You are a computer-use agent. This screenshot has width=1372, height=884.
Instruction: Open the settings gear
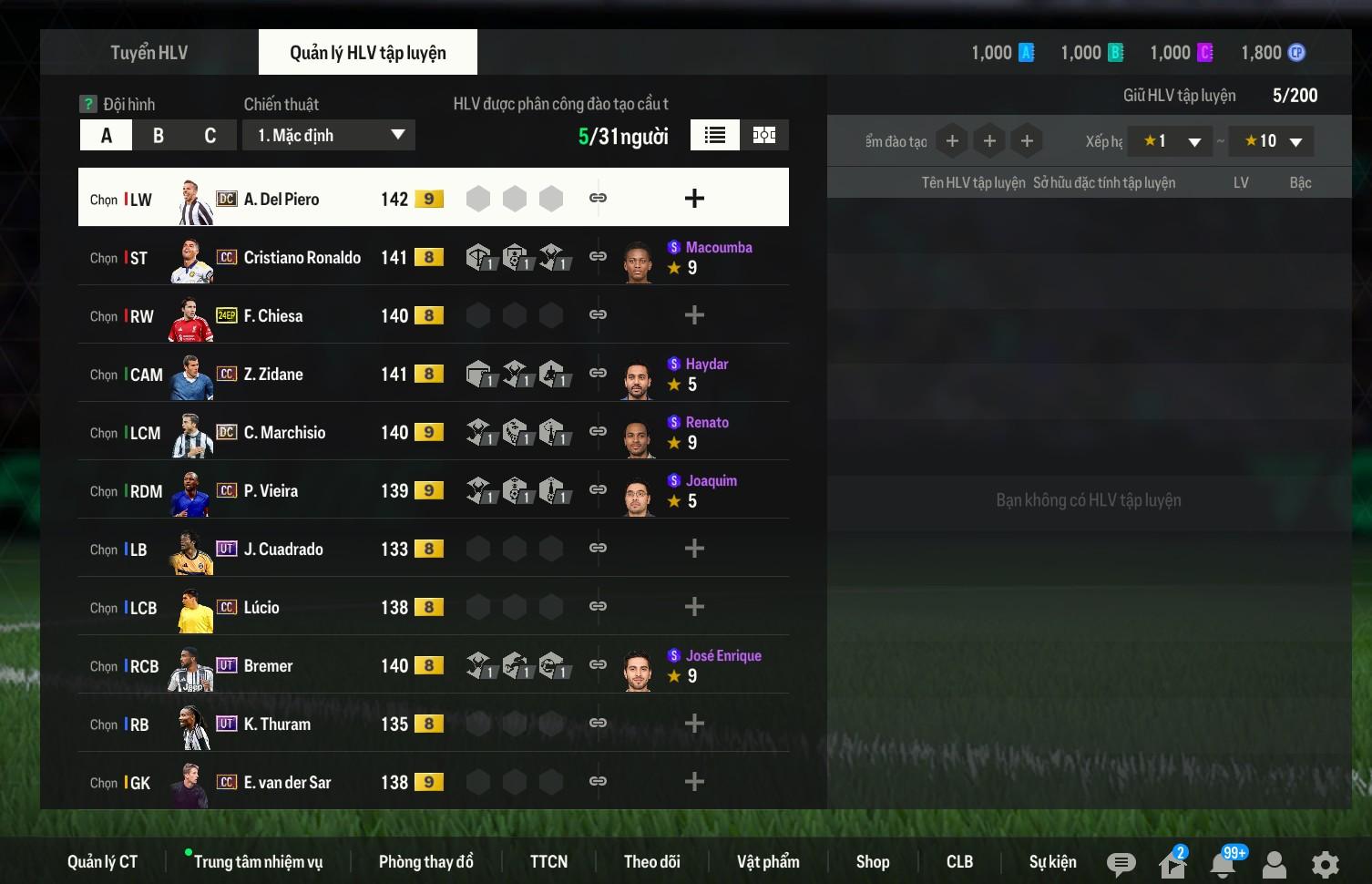tap(1325, 863)
